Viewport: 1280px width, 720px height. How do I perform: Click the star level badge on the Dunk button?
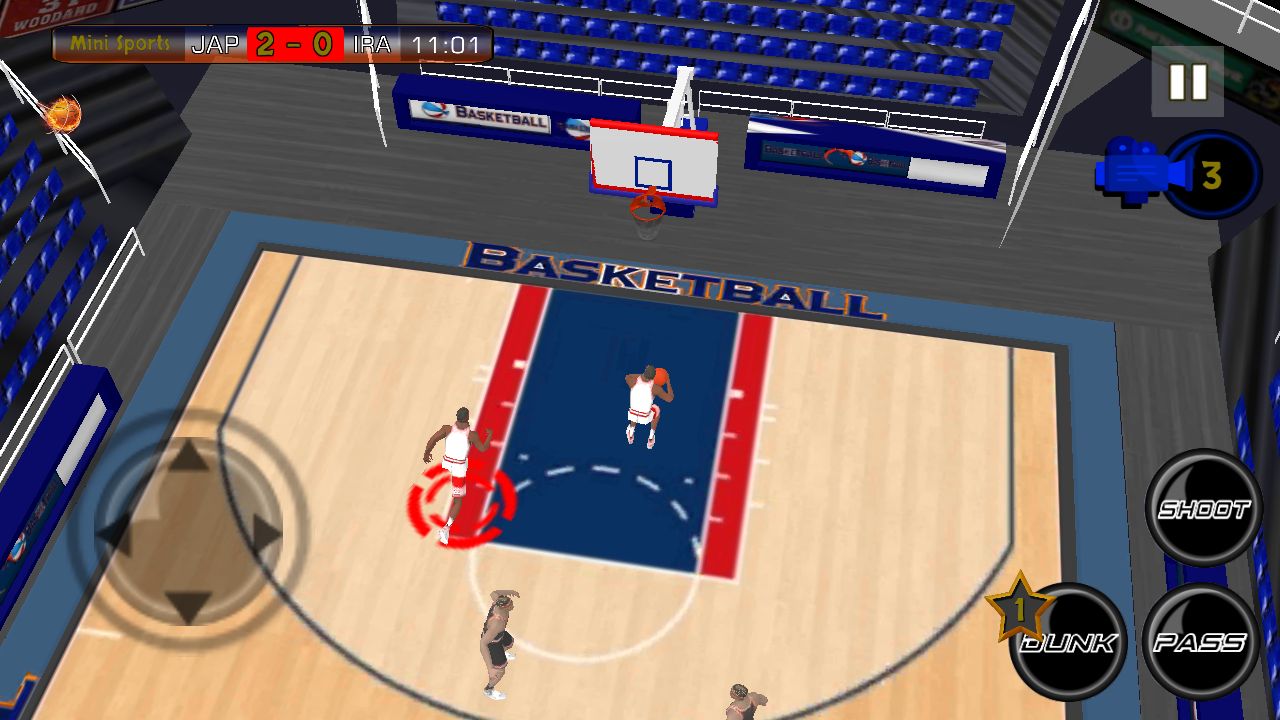[x=1020, y=606]
